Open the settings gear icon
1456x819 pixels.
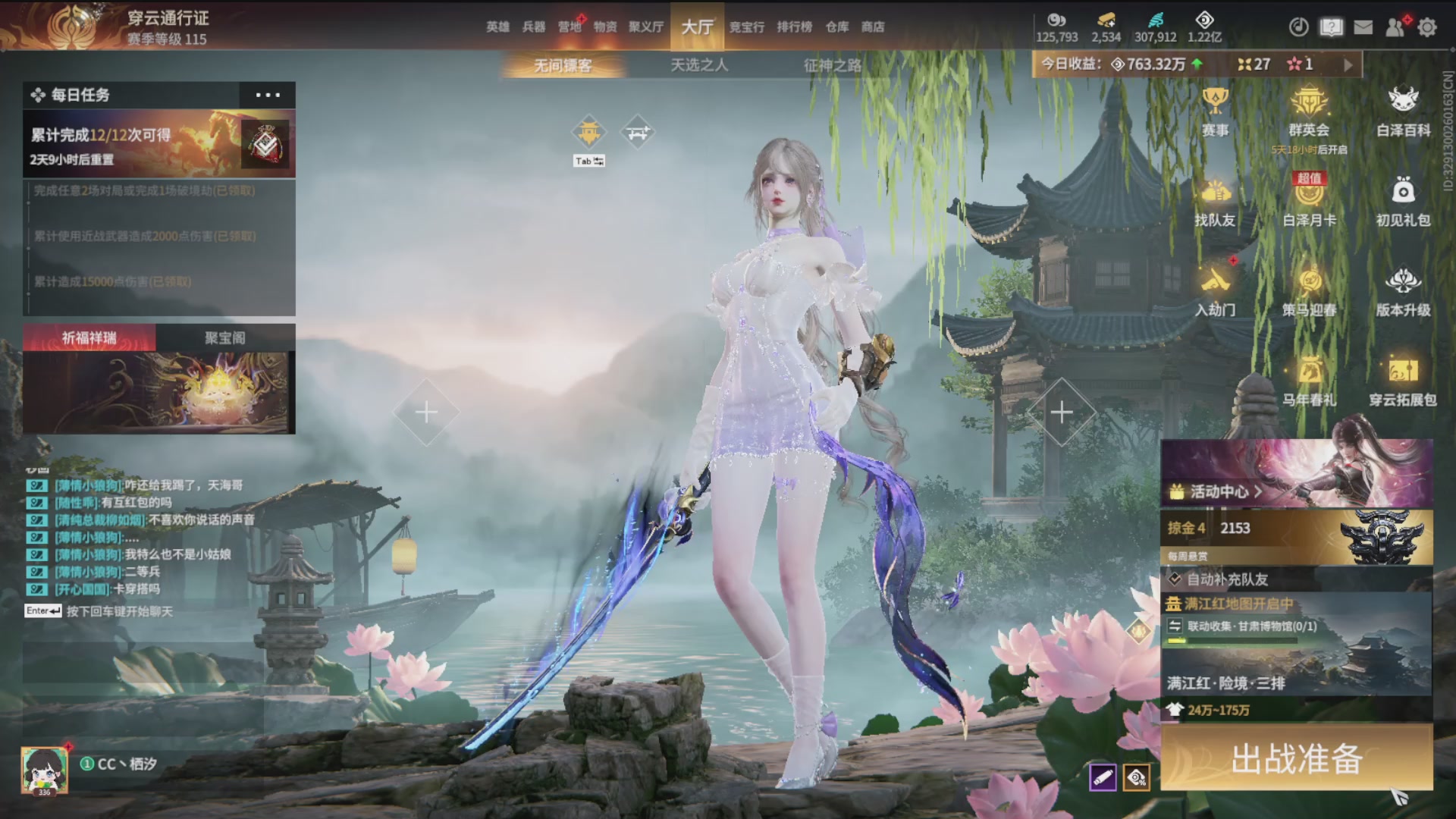tap(1427, 27)
